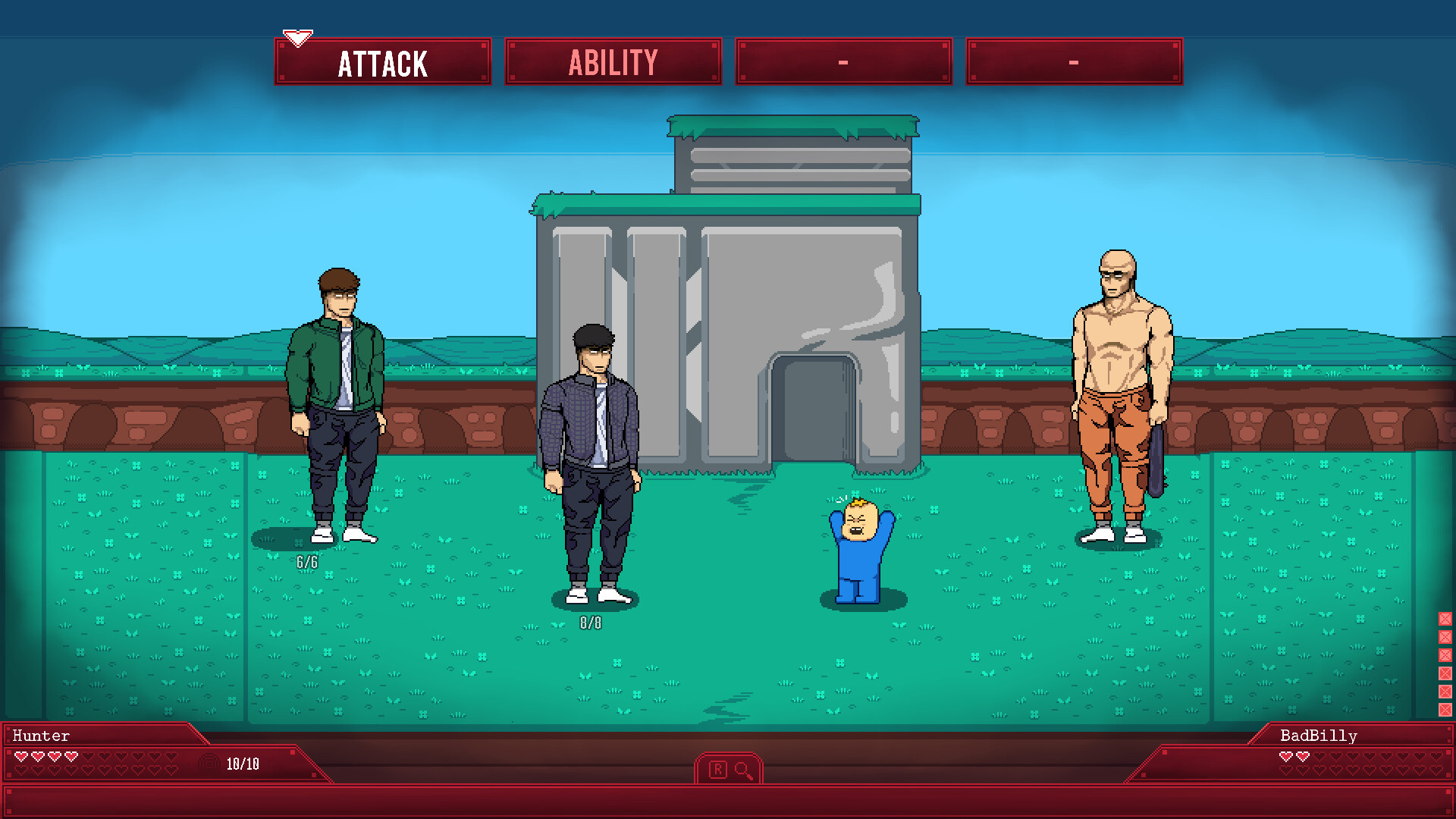The height and width of the screenshot is (819, 1456).
Task: Click the second red X icon on right edge
Action: 1445,637
